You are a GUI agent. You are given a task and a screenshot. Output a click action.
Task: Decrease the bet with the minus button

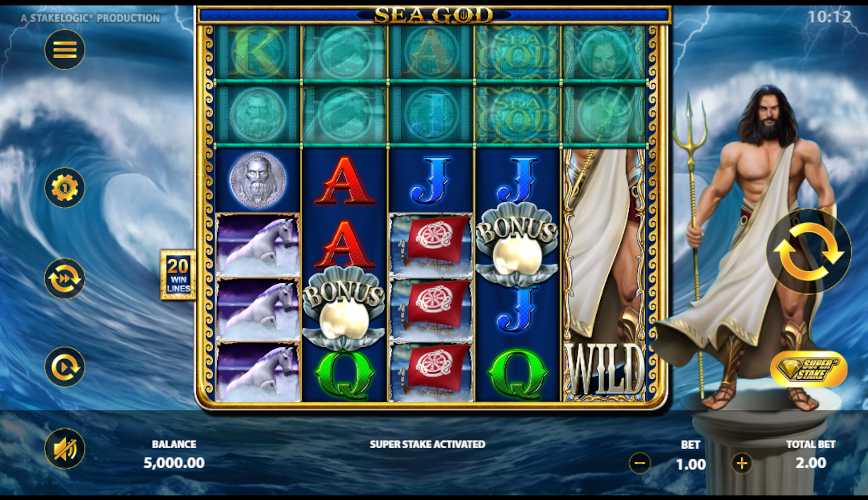point(640,463)
